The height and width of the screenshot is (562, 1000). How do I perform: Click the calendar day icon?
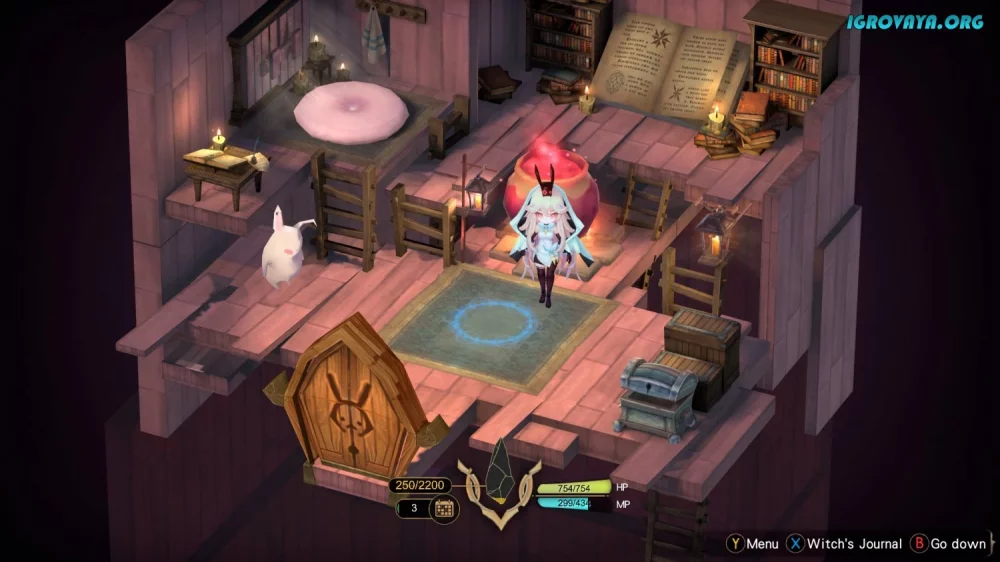point(444,509)
